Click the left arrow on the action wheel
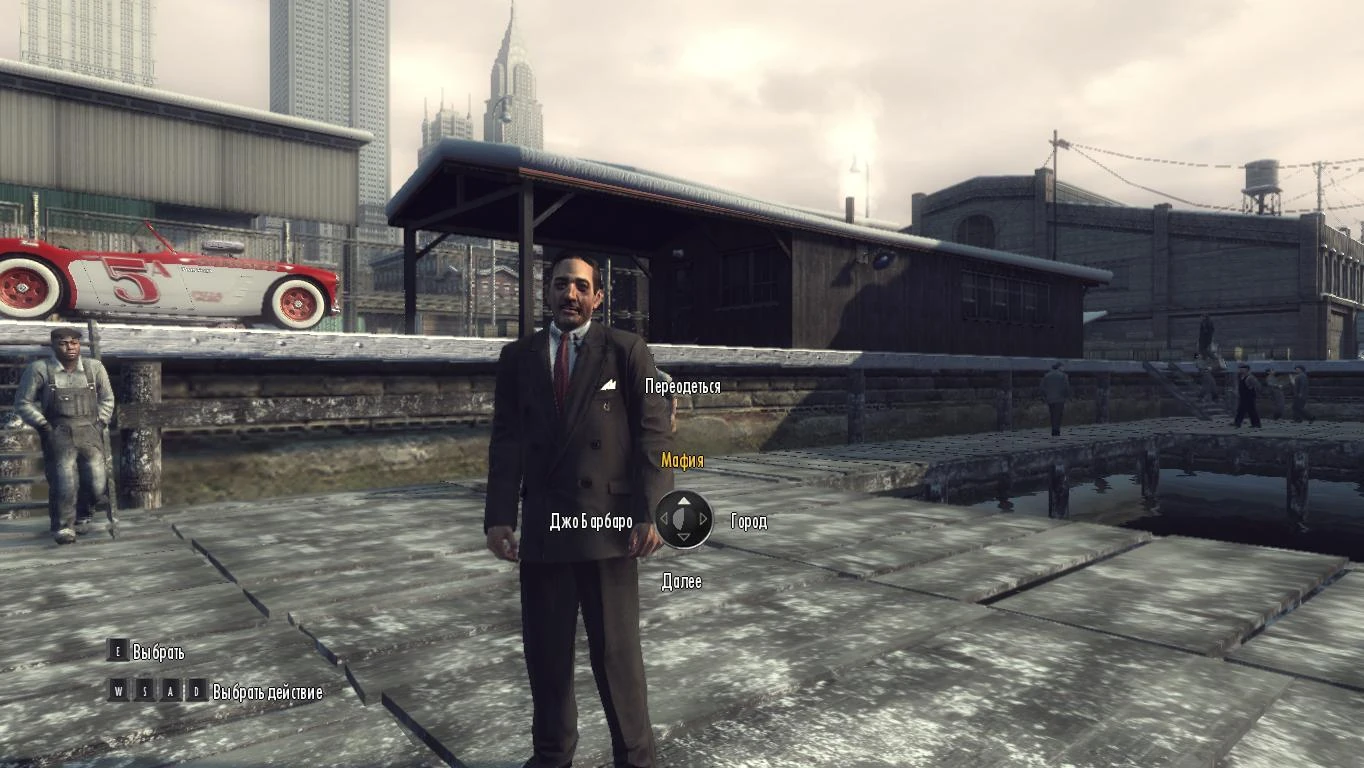 click(664, 519)
